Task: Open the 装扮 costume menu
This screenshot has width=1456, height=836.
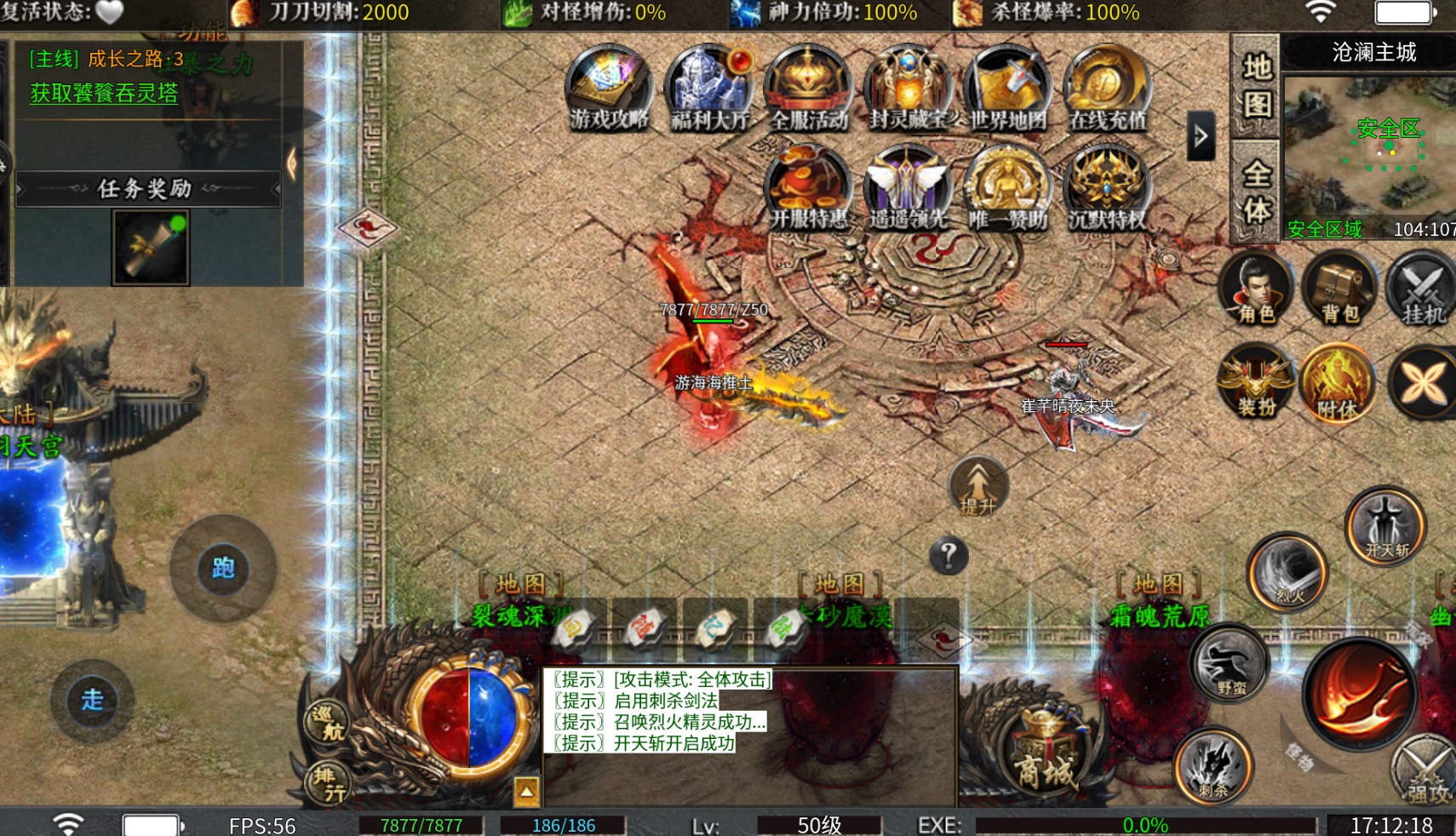Action: tap(1256, 383)
